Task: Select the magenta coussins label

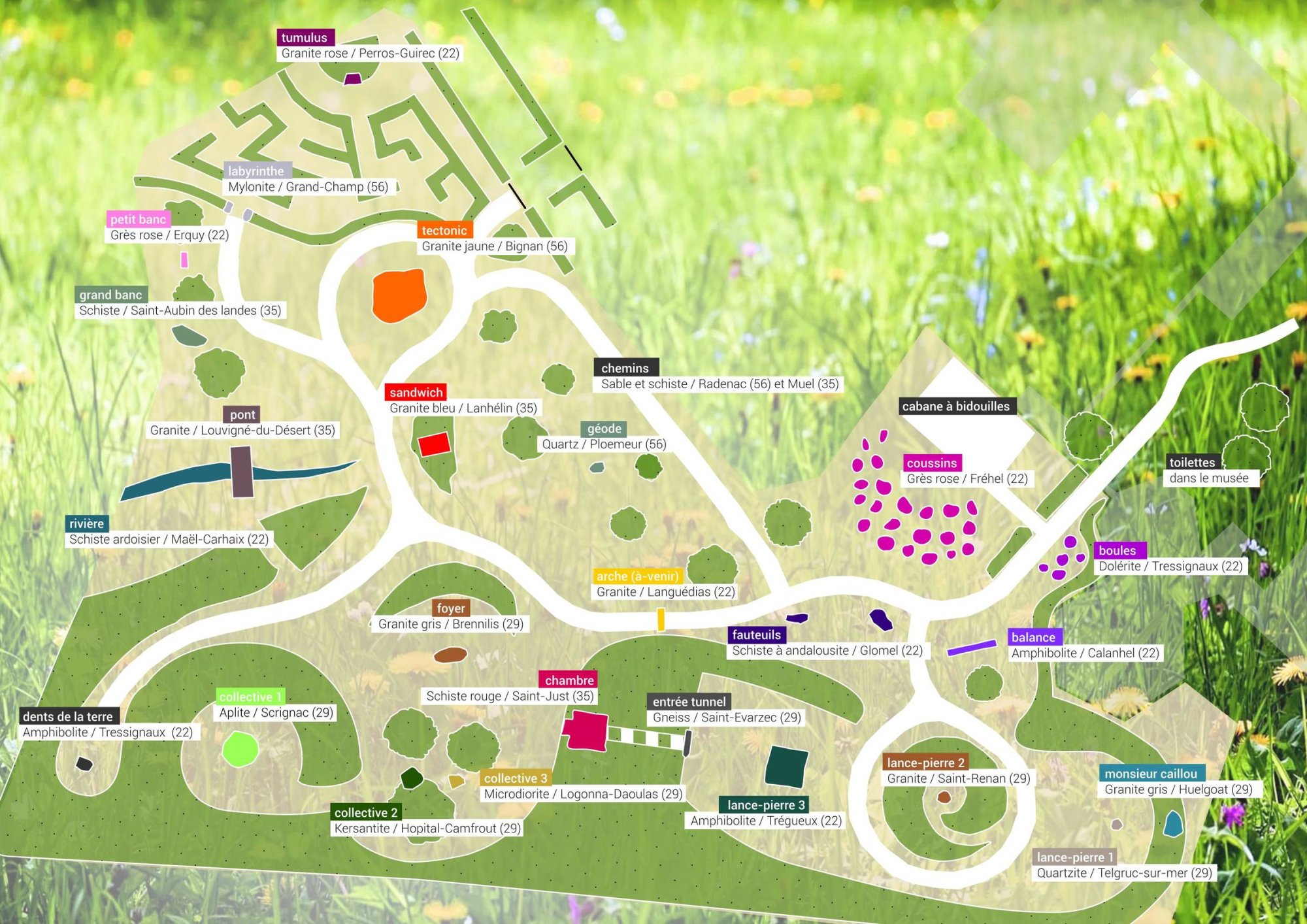Action: (x=931, y=463)
